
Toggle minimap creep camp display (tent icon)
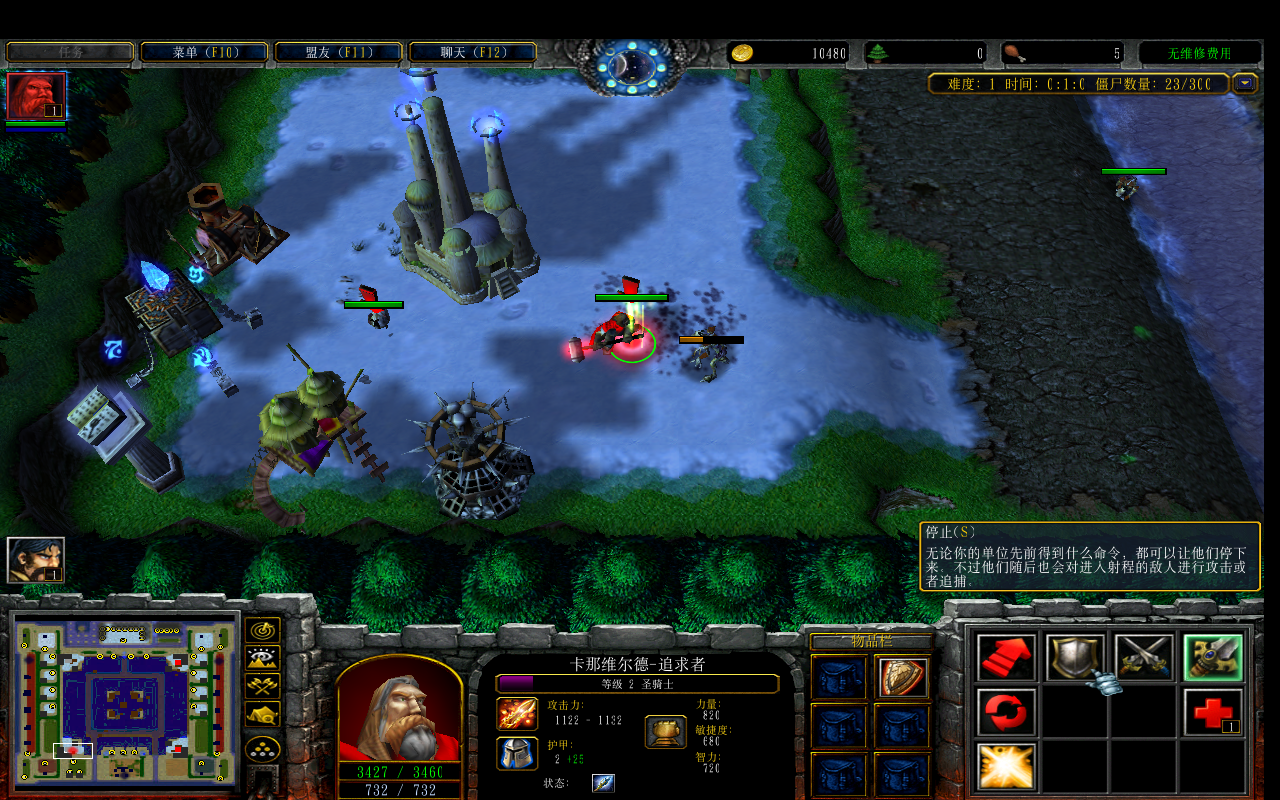262,715
